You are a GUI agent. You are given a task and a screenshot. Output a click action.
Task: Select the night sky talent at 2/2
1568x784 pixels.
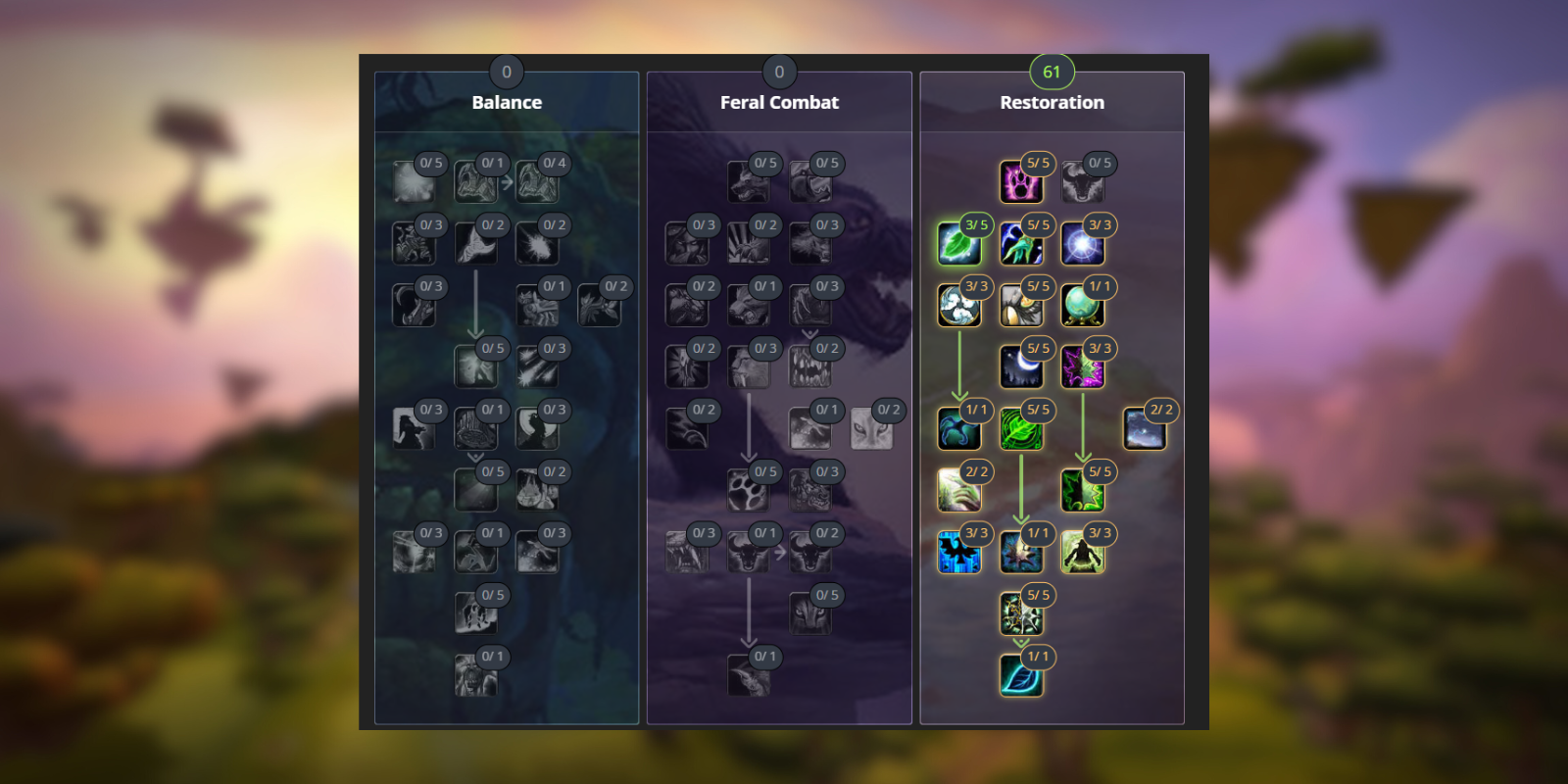[x=1144, y=429]
